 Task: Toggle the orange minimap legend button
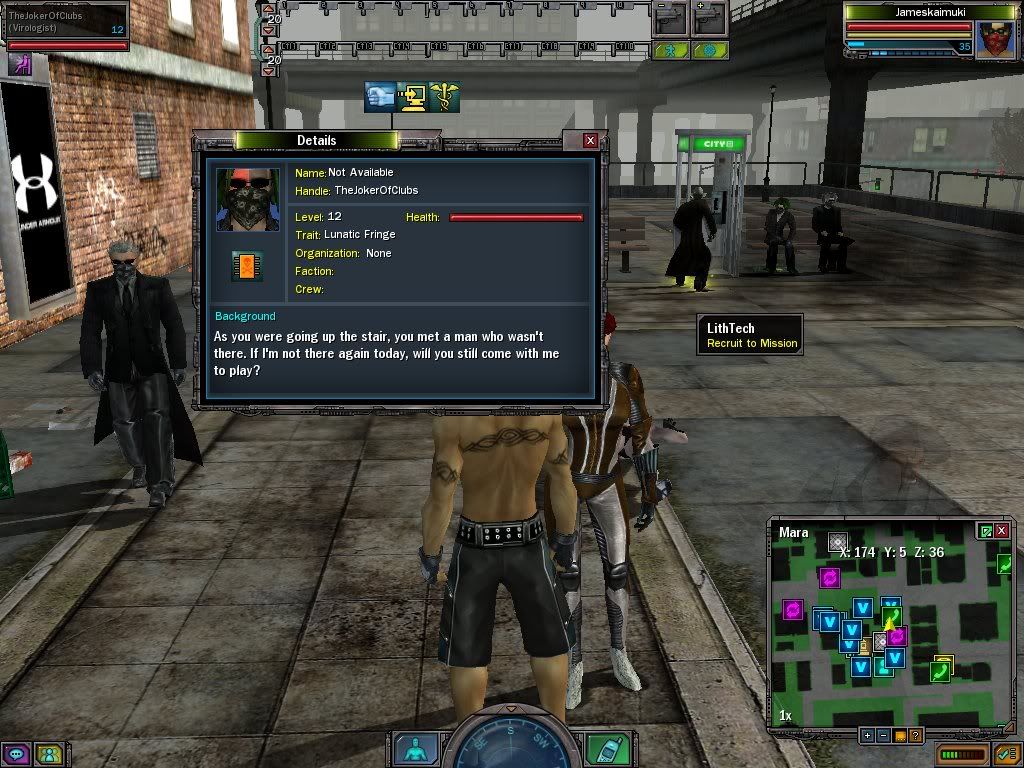coord(899,735)
